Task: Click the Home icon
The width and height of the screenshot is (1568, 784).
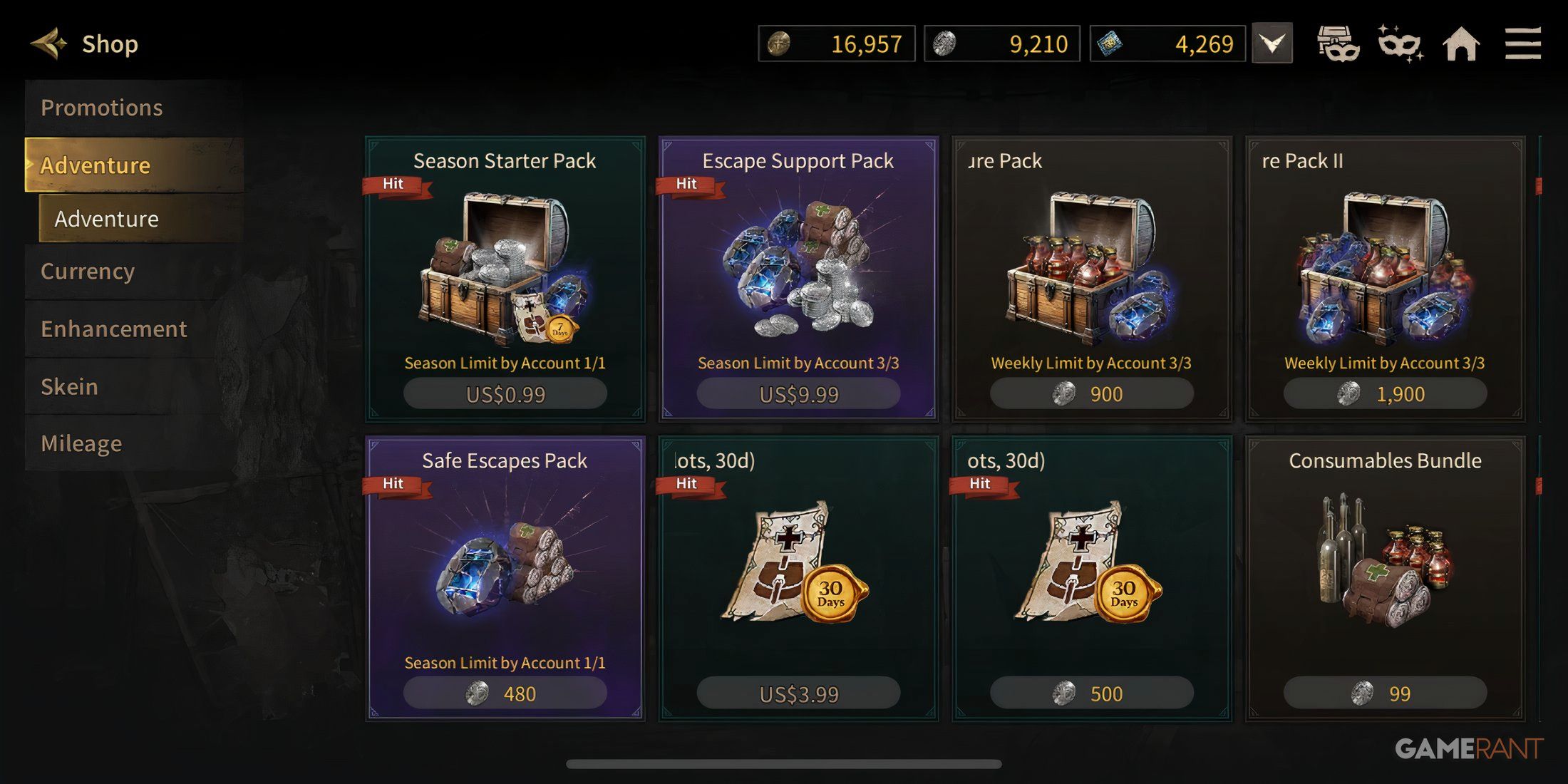Action: point(1462,44)
